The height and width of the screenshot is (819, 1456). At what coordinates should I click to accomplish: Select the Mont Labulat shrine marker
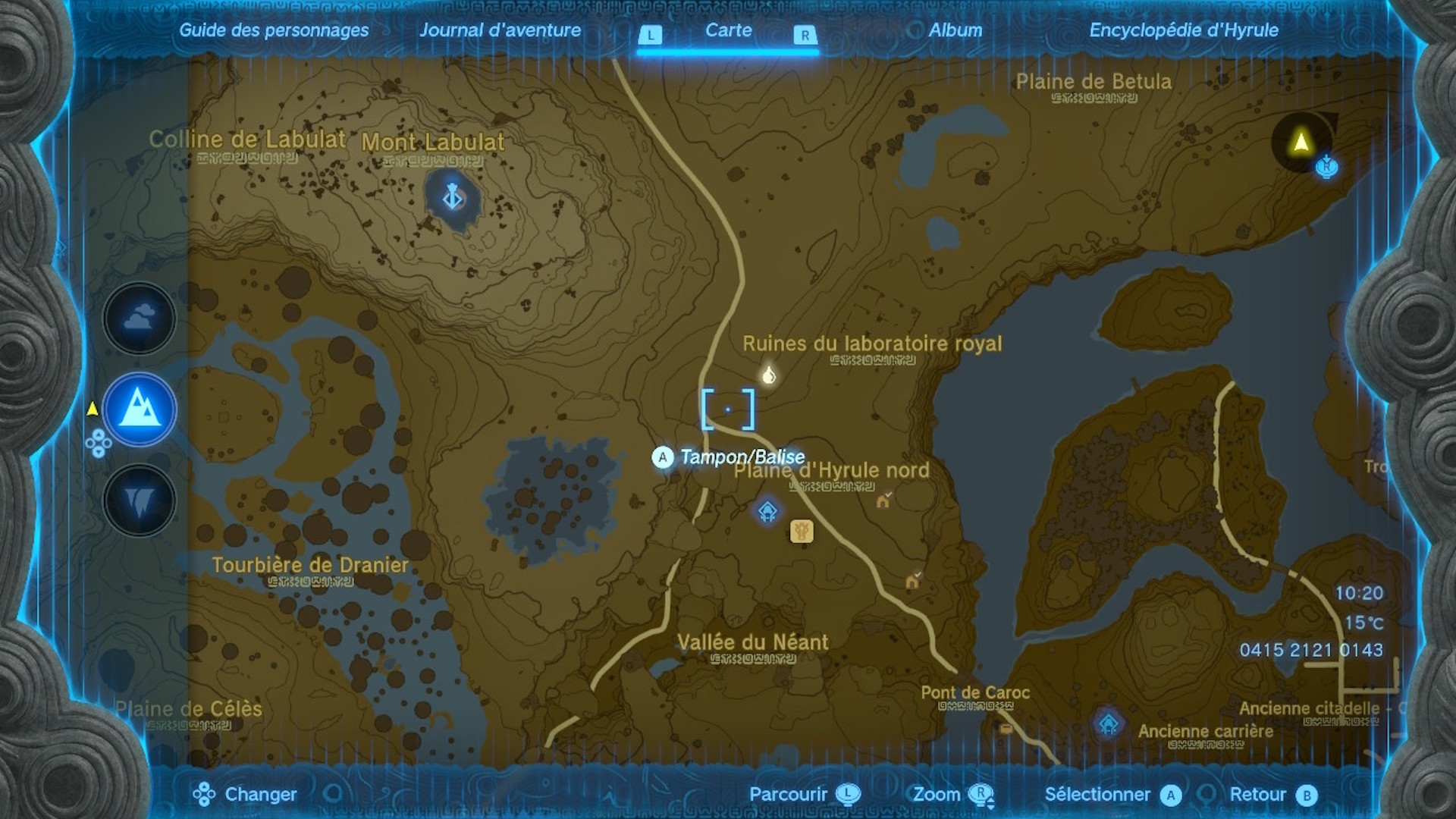coord(453,197)
